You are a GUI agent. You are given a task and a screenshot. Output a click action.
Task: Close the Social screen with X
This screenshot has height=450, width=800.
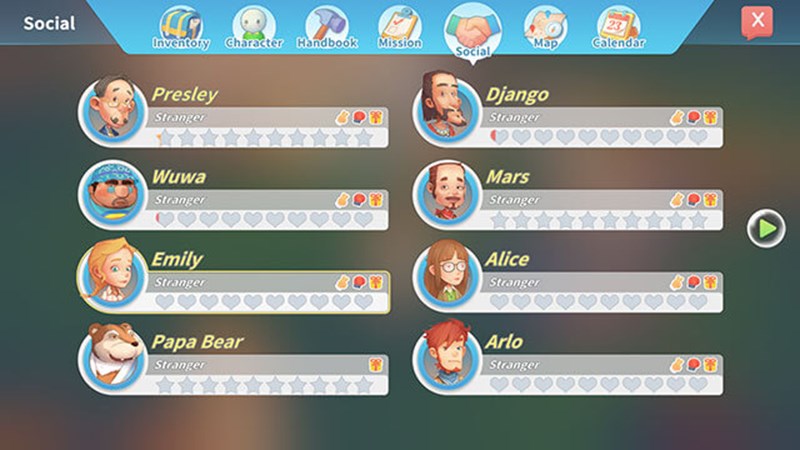(757, 21)
